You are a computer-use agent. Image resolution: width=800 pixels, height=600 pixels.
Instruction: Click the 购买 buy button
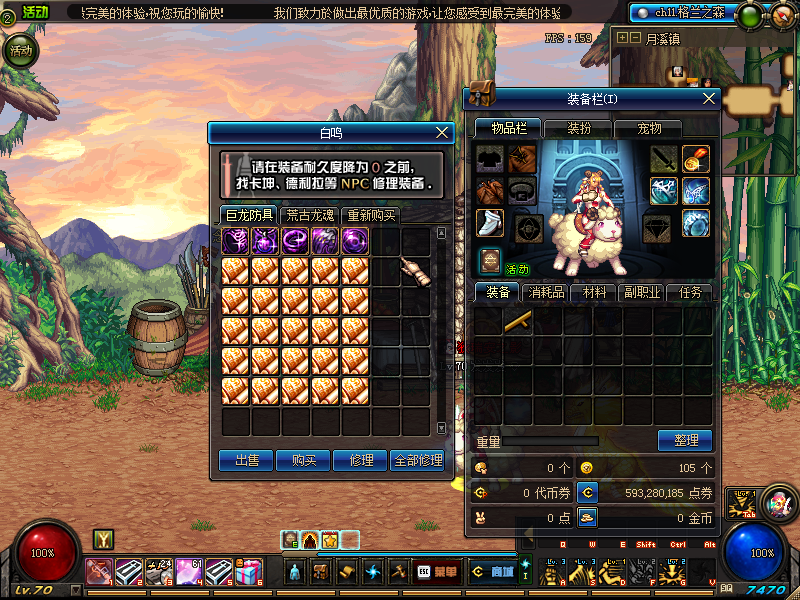303,460
